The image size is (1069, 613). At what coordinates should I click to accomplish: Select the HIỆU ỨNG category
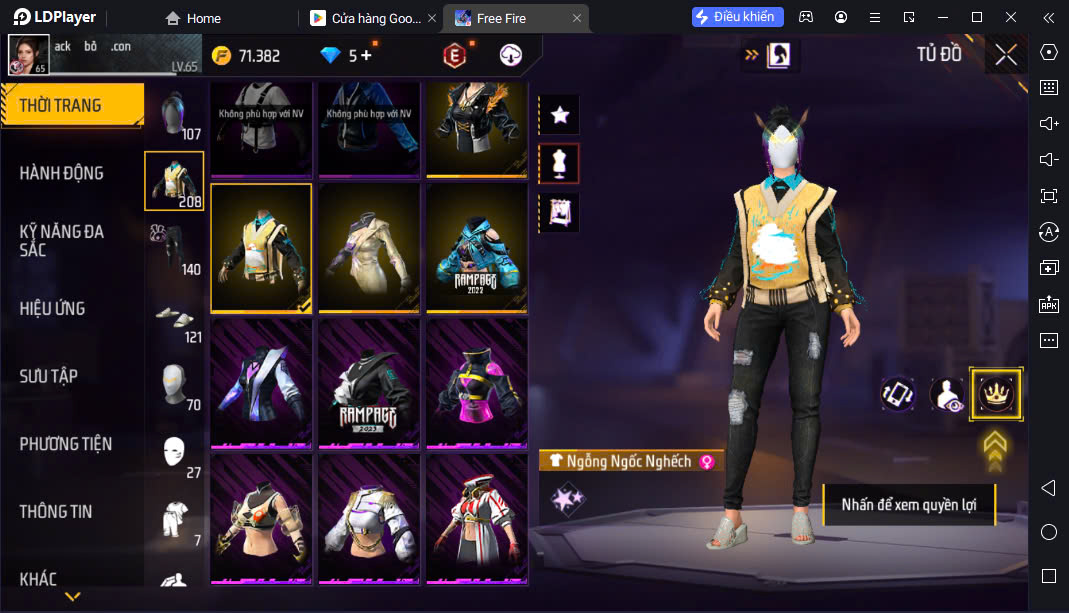[x=52, y=308]
